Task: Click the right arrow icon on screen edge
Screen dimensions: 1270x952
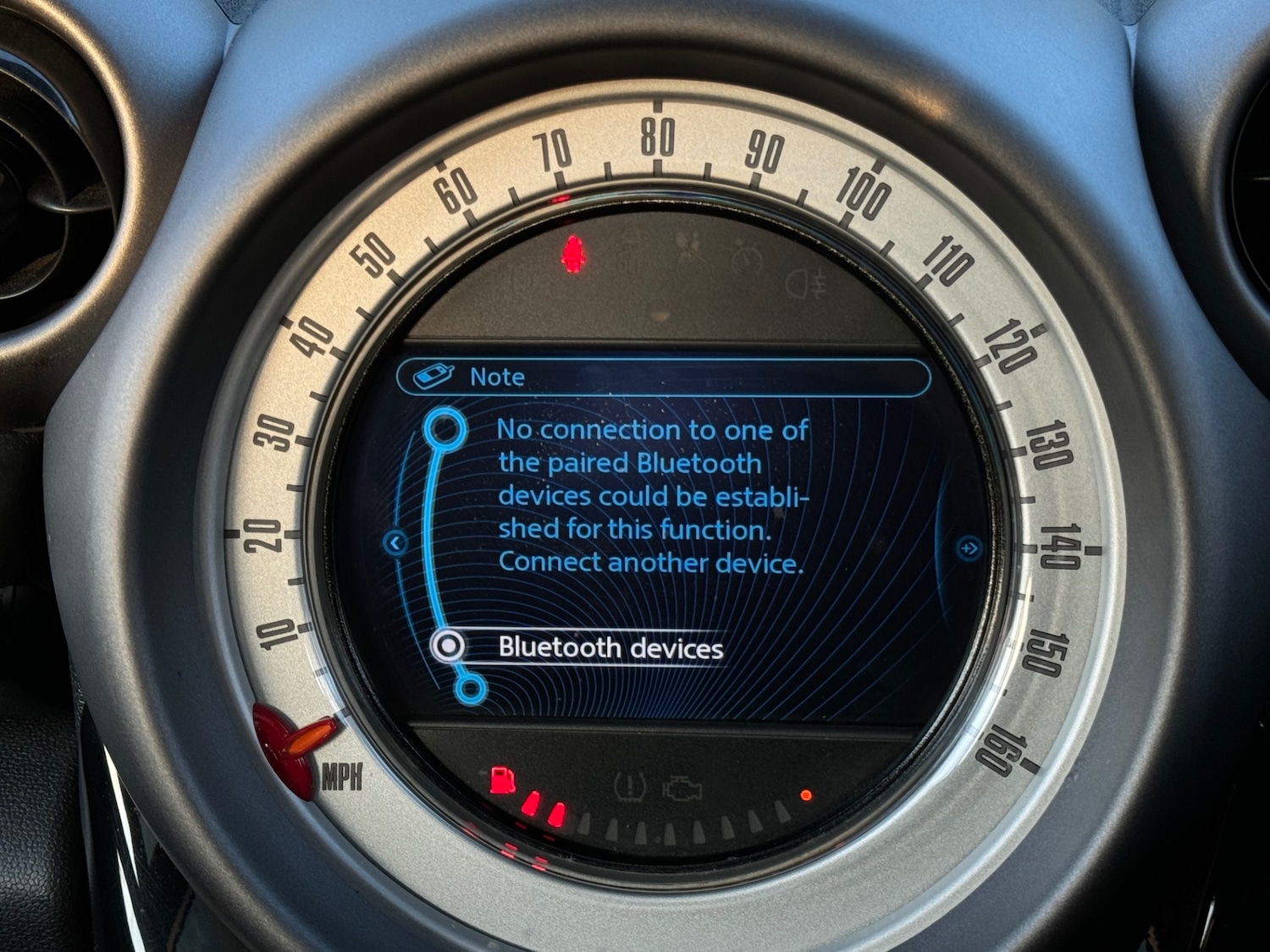Action: pos(969,549)
